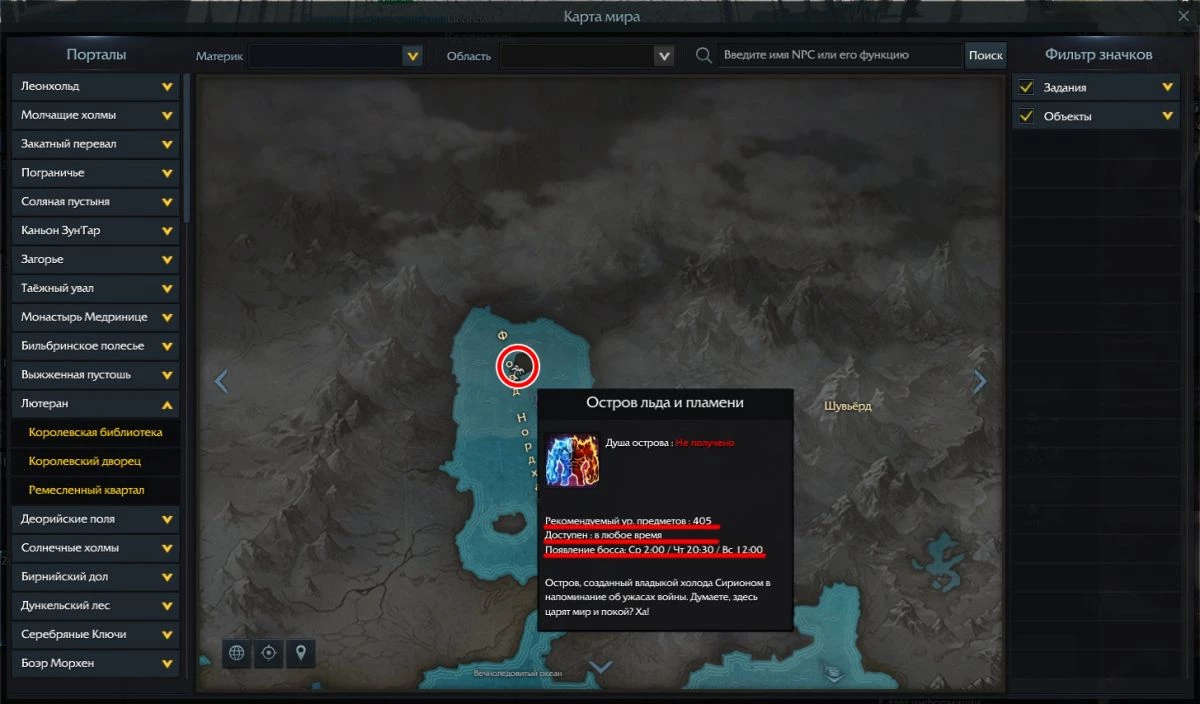Click the map pin marker button
The height and width of the screenshot is (704, 1200).
(299, 654)
